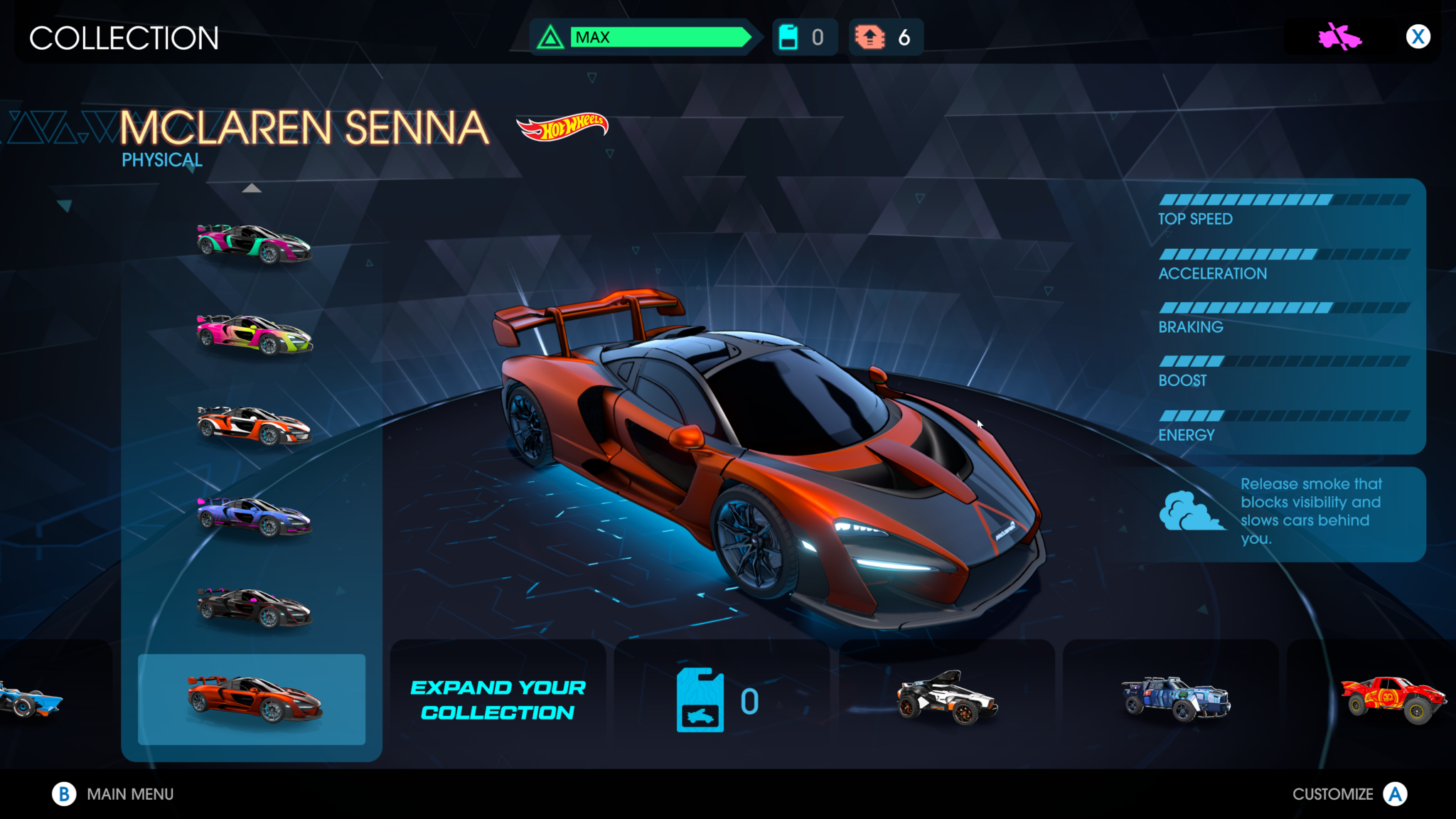
Task: Choose the blue off-road truck tile
Action: pyautogui.click(x=1175, y=698)
